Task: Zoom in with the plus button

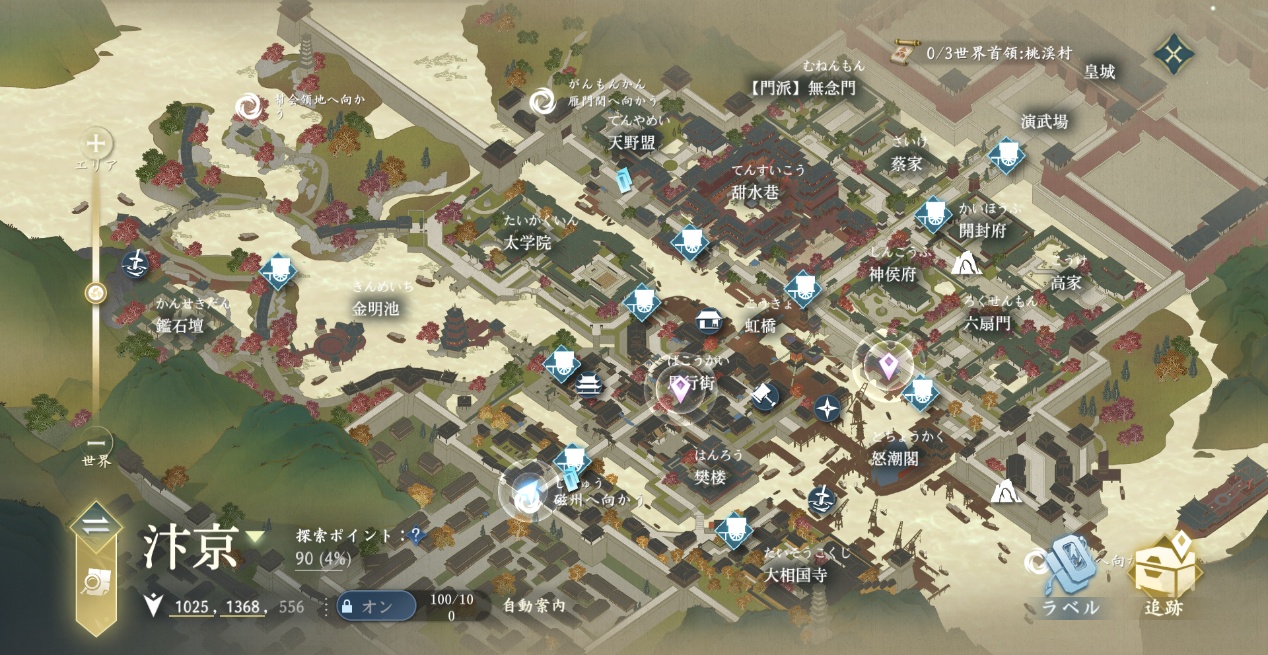Action: tap(96, 142)
